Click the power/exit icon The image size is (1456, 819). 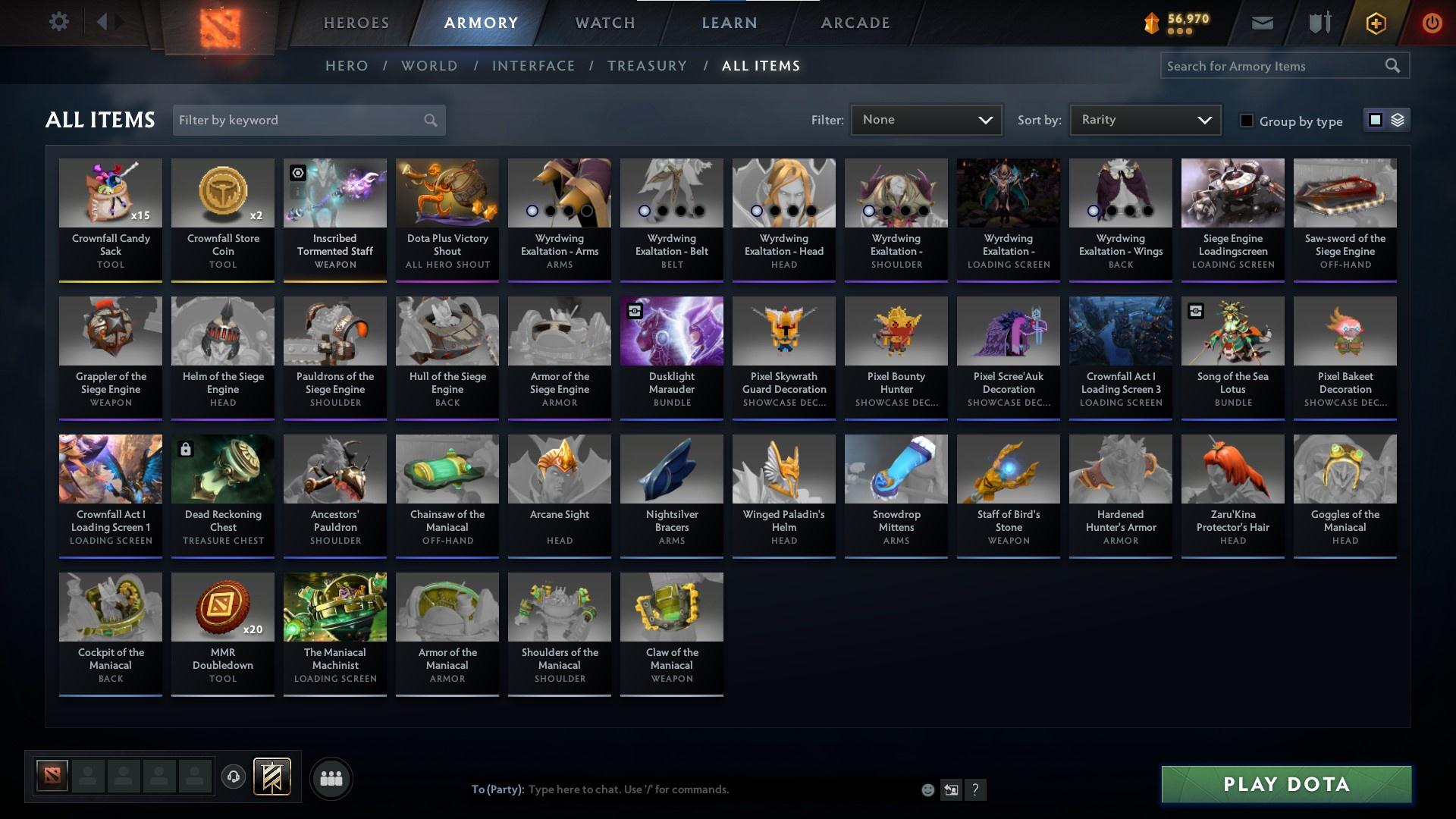tap(1431, 22)
